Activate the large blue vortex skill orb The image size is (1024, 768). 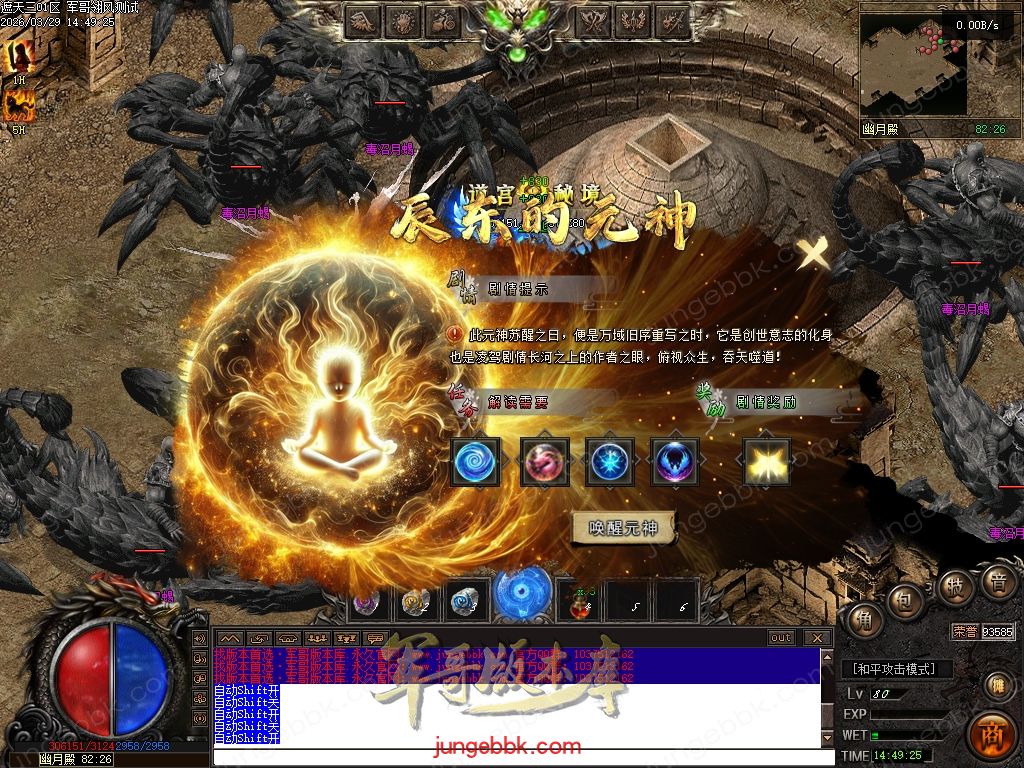[523, 596]
